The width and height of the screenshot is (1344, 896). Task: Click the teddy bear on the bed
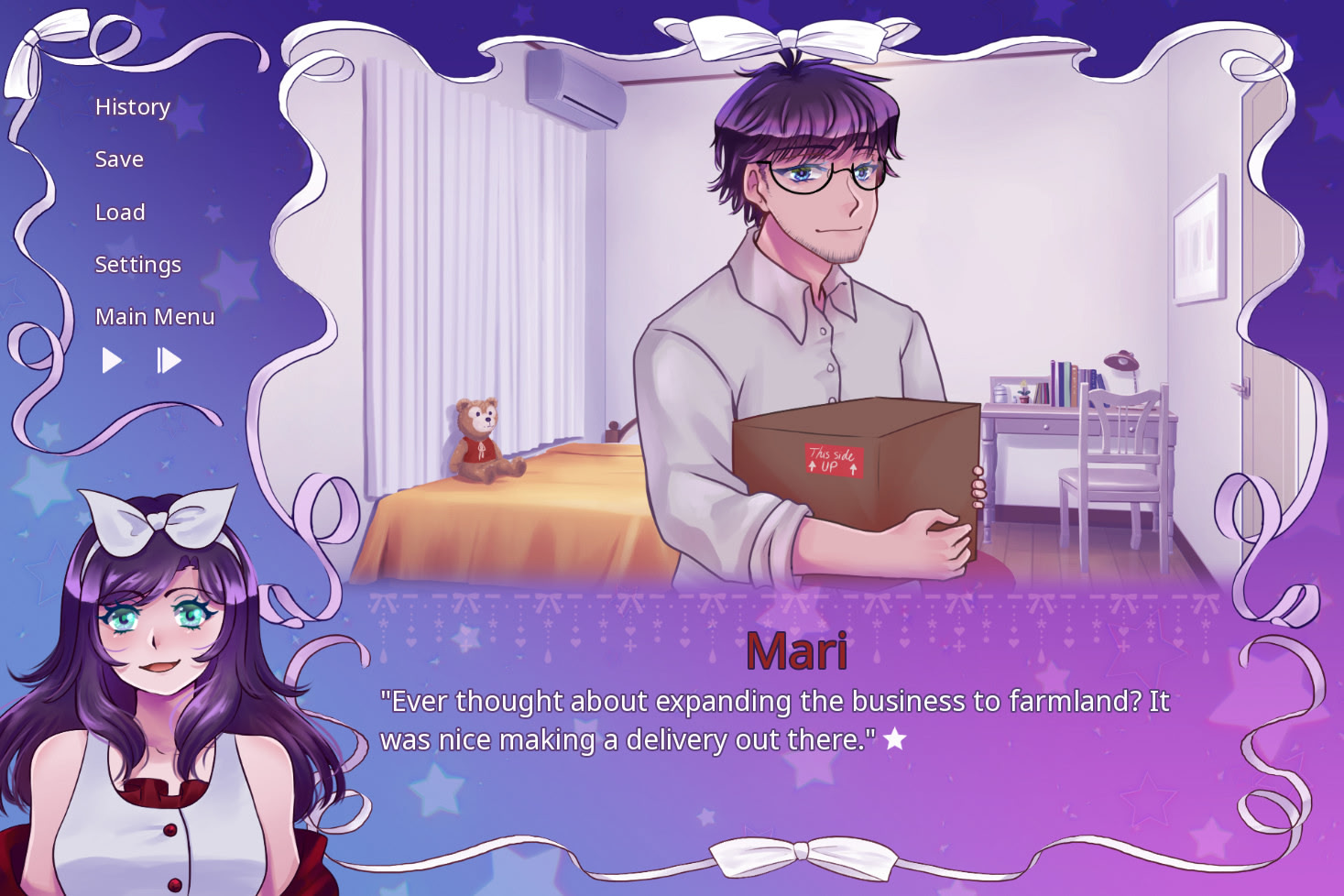tap(483, 440)
